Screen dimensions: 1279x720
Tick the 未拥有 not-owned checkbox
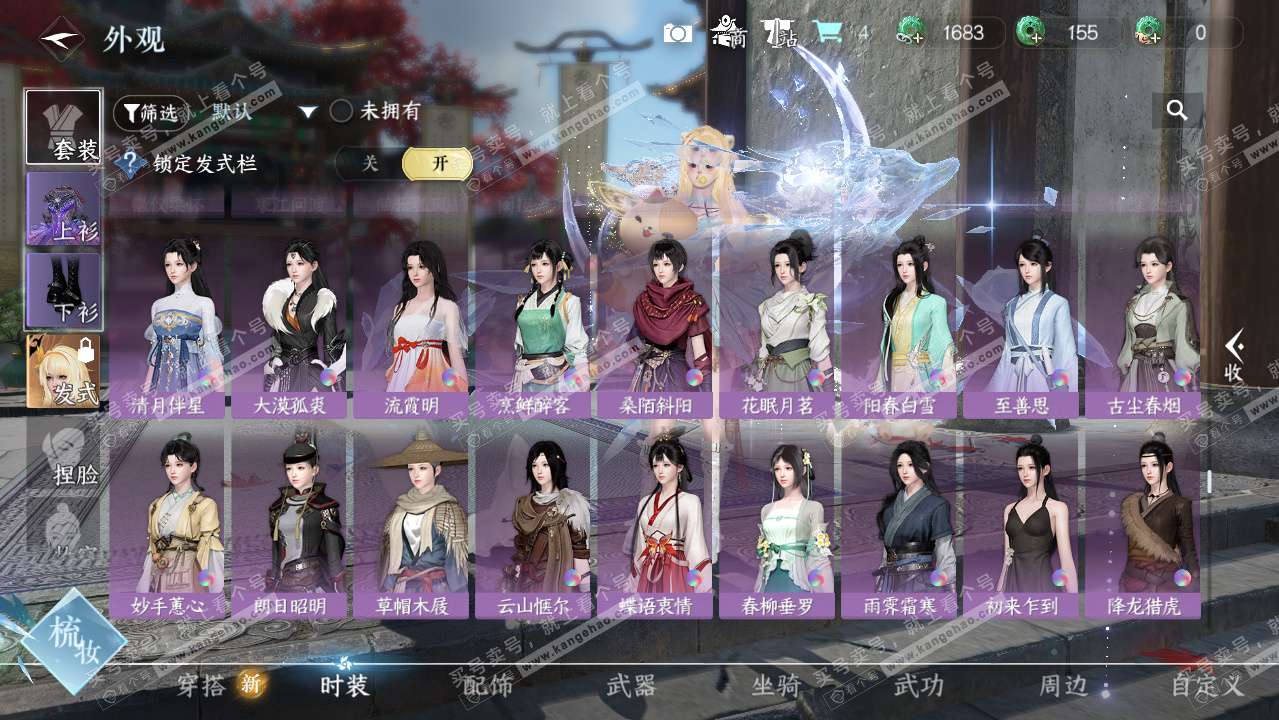tap(342, 111)
